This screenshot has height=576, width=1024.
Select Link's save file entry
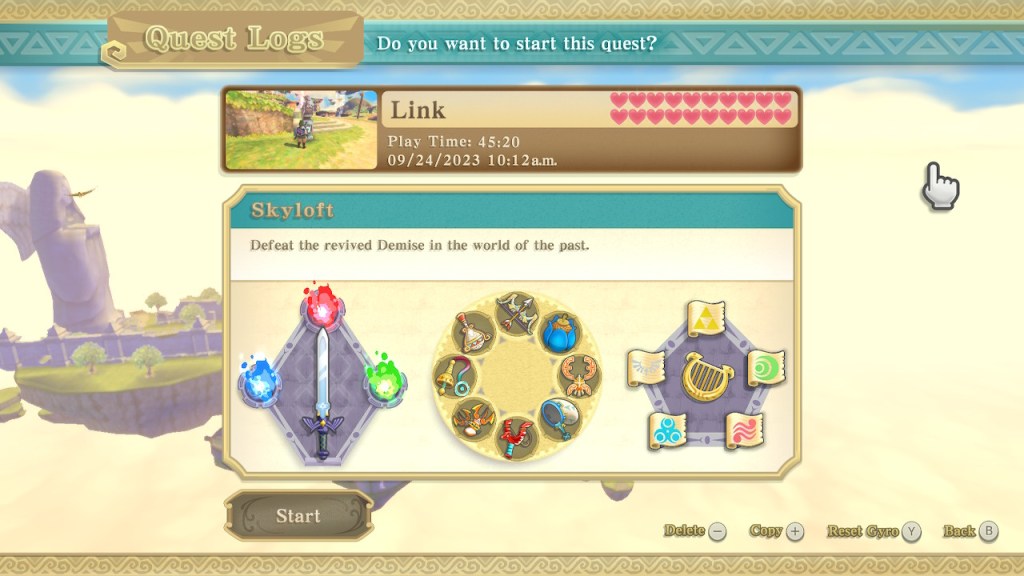(x=511, y=129)
